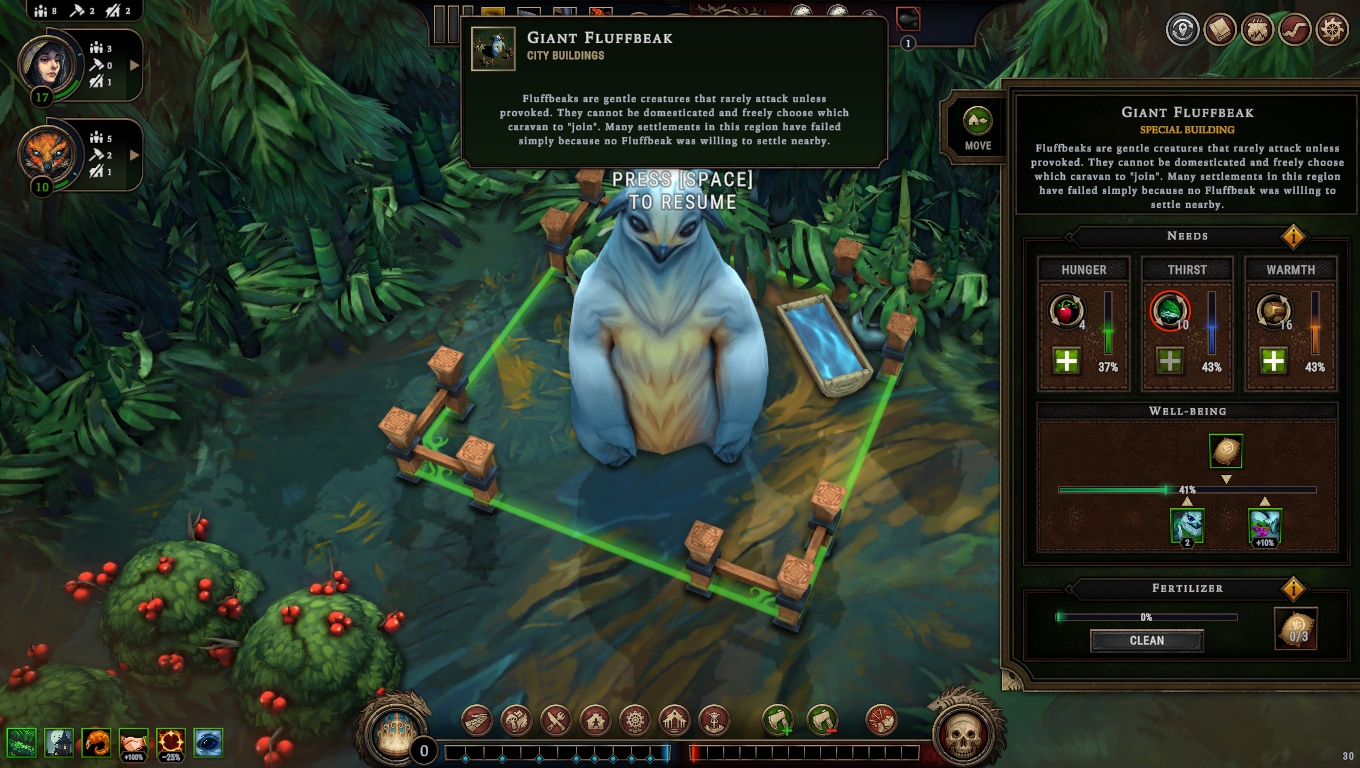This screenshot has width=1360, height=768.
Task: Click the crown reputation emblem
Action: tap(393, 735)
